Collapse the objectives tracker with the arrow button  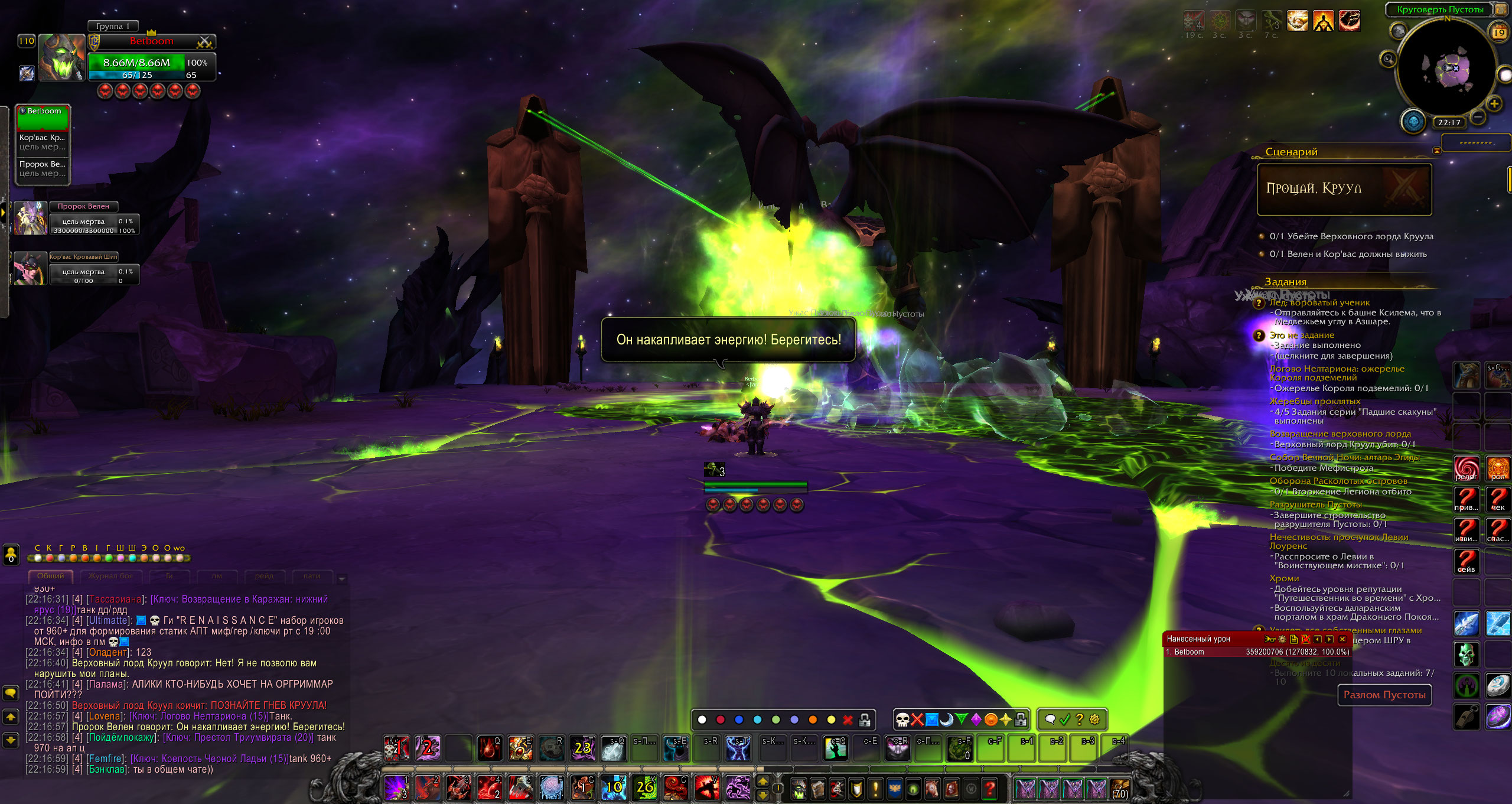[1436, 152]
